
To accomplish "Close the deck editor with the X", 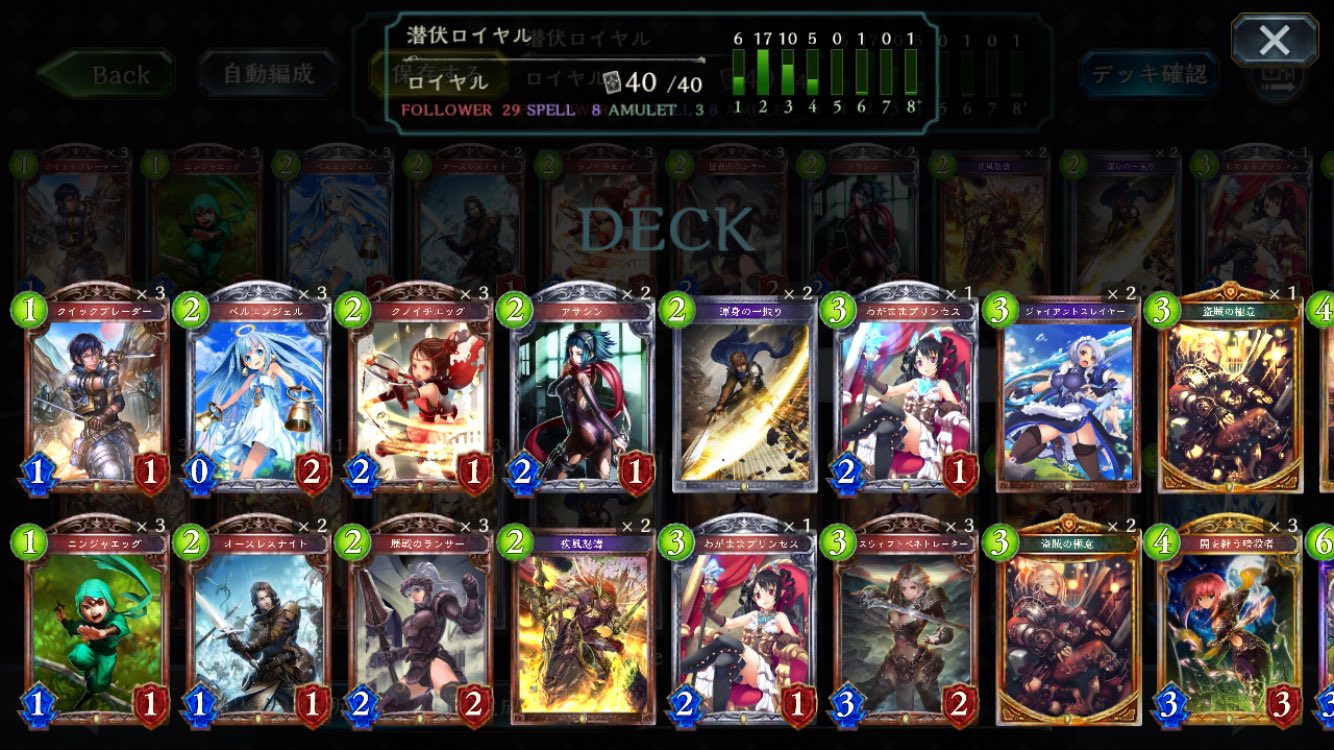I will click(x=1274, y=38).
